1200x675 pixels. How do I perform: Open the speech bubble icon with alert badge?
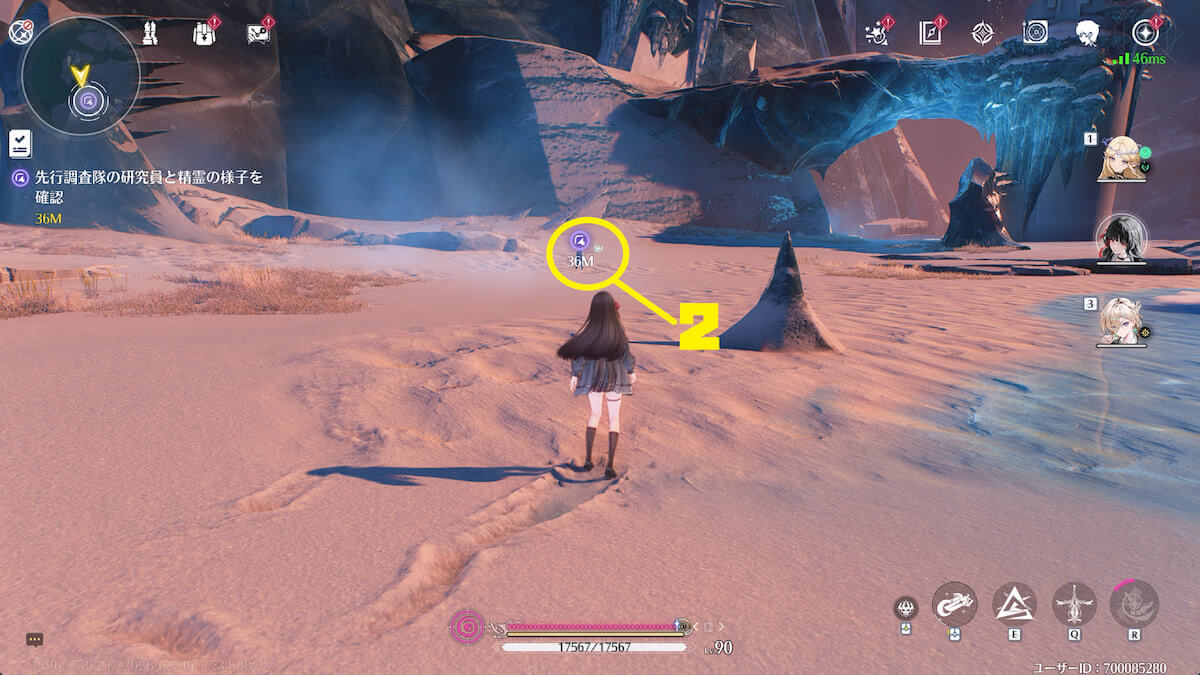pyautogui.click(x=258, y=34)
